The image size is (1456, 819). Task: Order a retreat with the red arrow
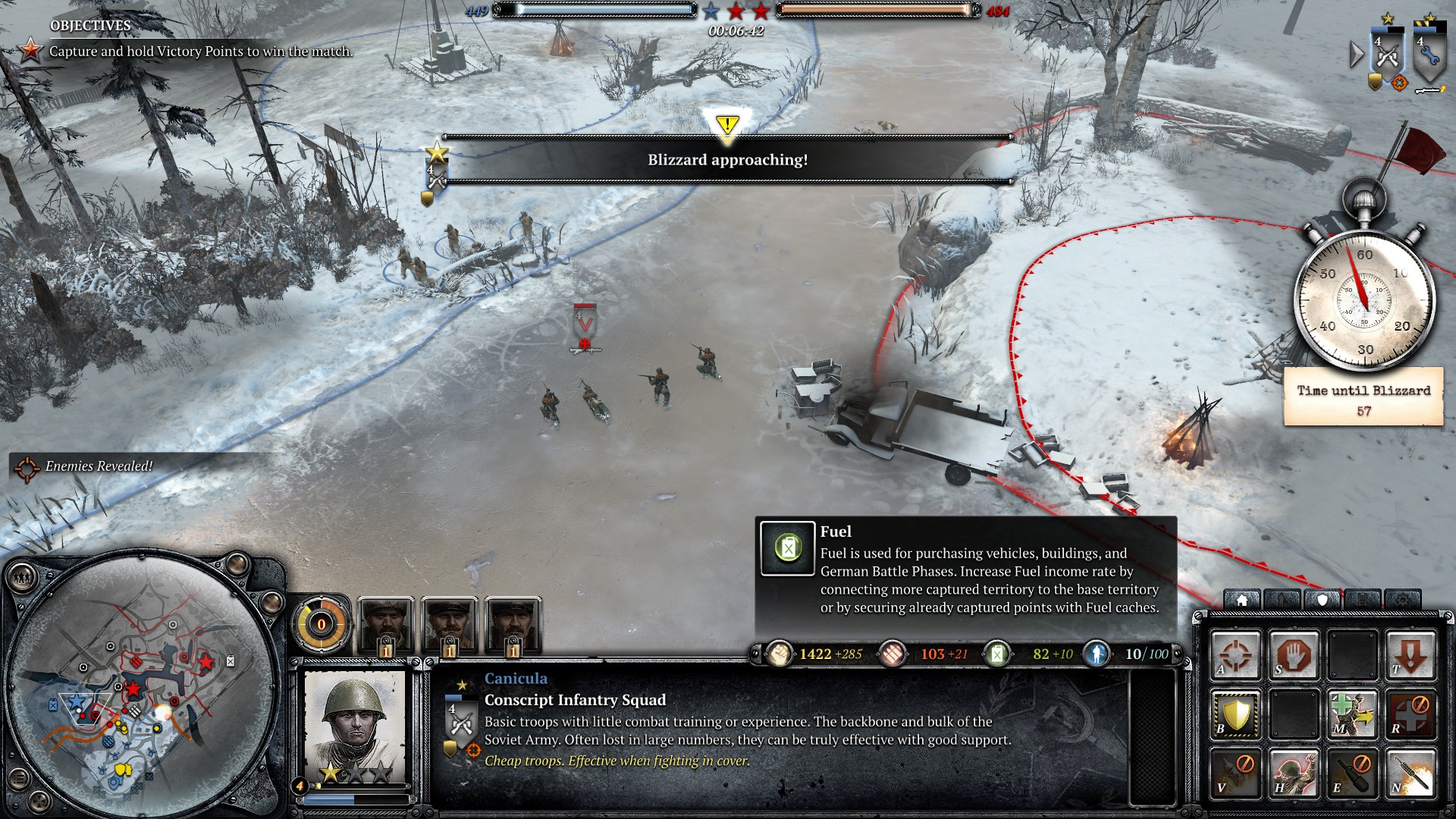click(1410, 654)
